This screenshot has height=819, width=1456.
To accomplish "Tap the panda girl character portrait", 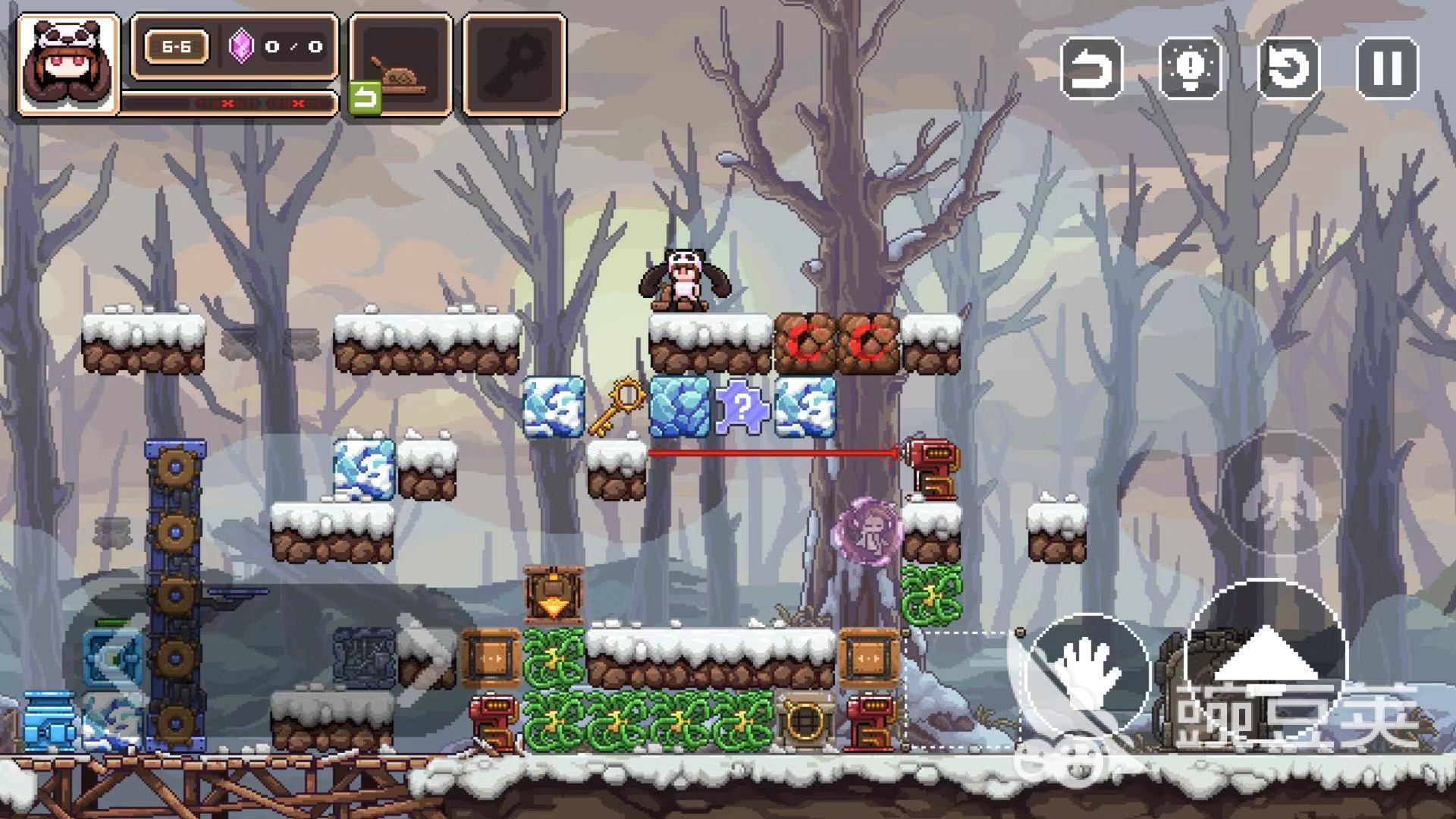I will tap(68, 64).
